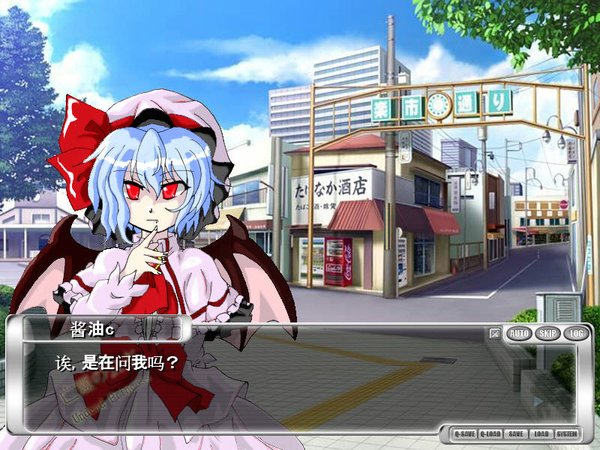This screenshot has height=450, width=600.
Task: Activate the SKIP dialogue button
Action: coord(547,333)
